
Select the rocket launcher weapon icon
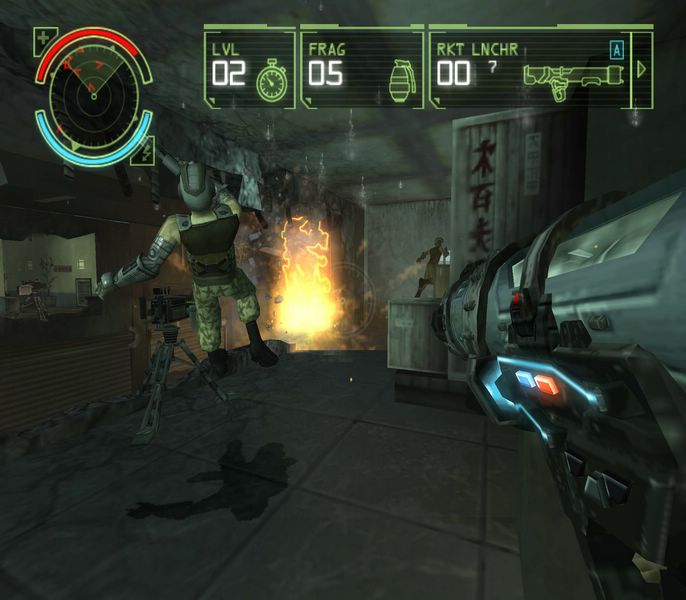tap(563, 77)
